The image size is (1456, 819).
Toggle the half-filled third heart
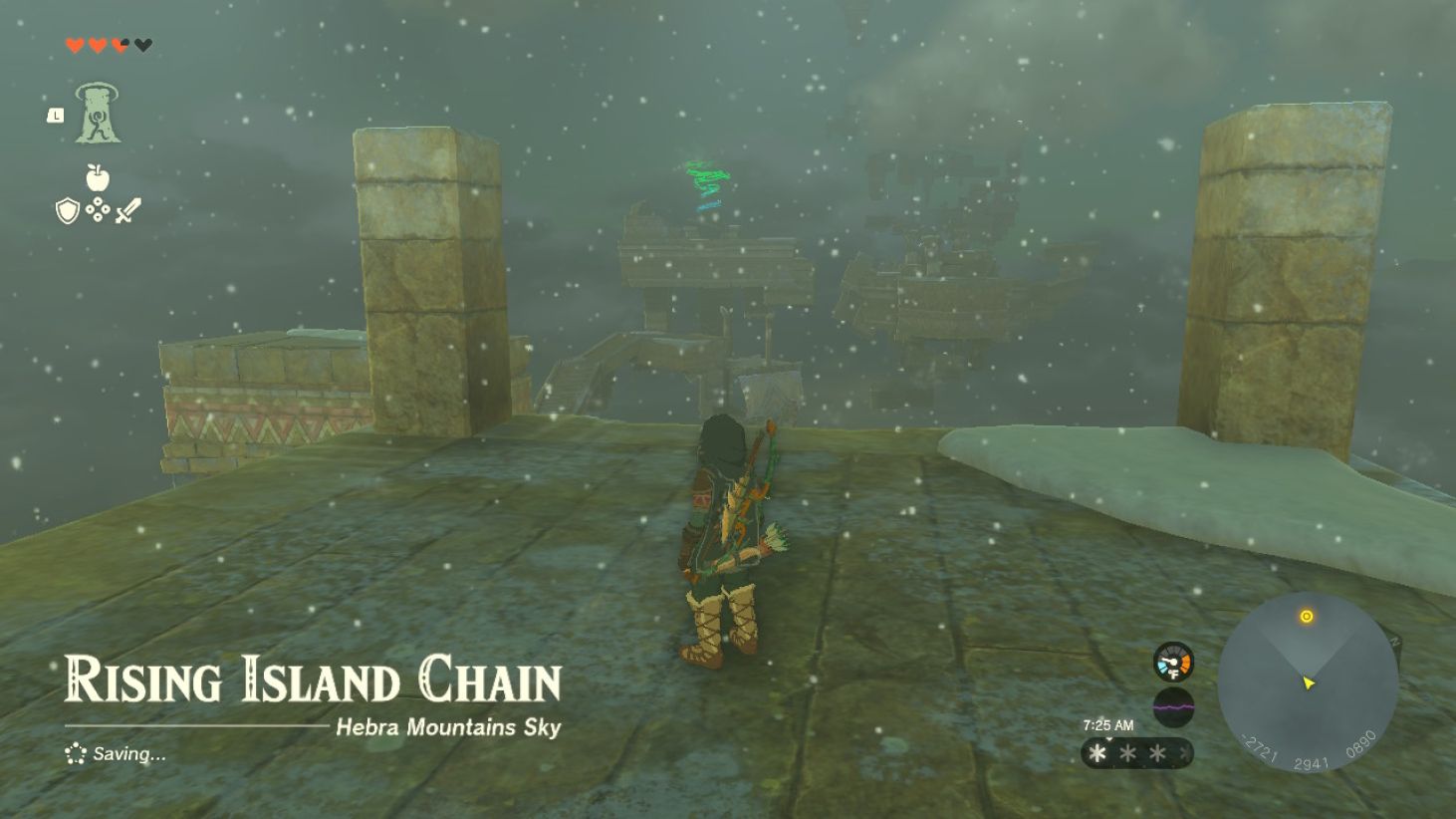[x=119, y=46]
